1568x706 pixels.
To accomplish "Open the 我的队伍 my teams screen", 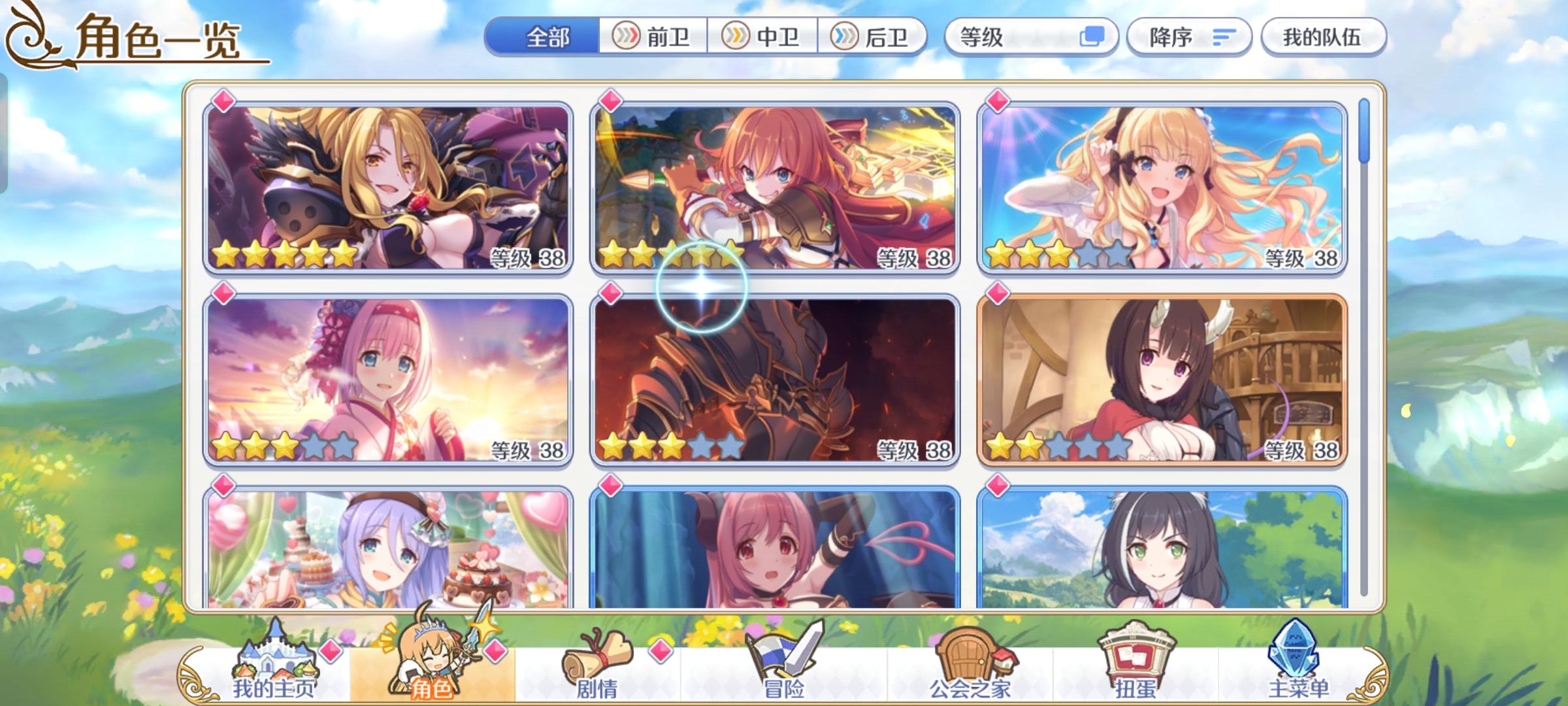I will tap(1323, 37).
